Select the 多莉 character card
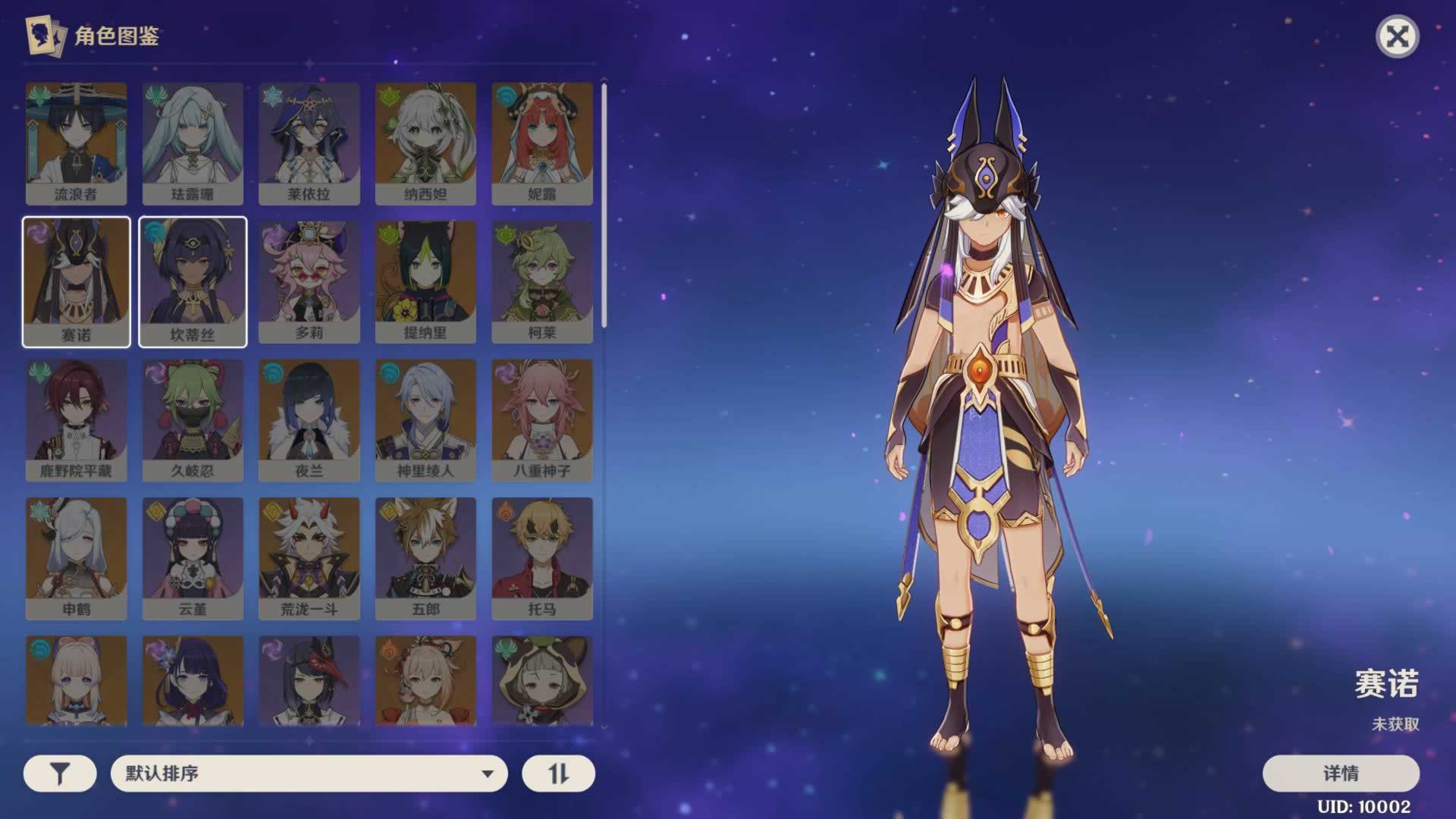 pyautogui.click(x=309, y=282)
